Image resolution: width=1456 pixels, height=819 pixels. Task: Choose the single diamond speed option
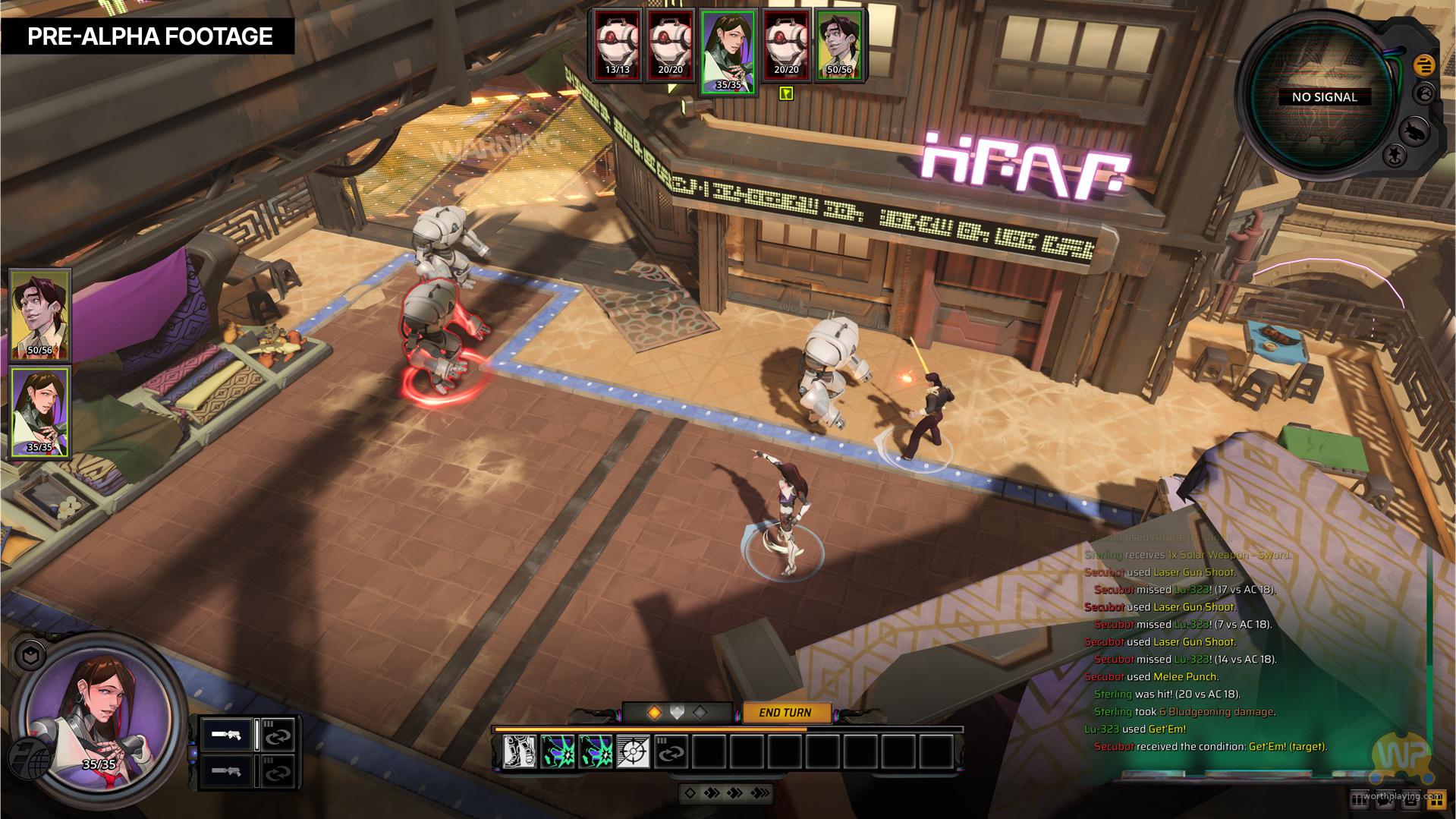690,793
